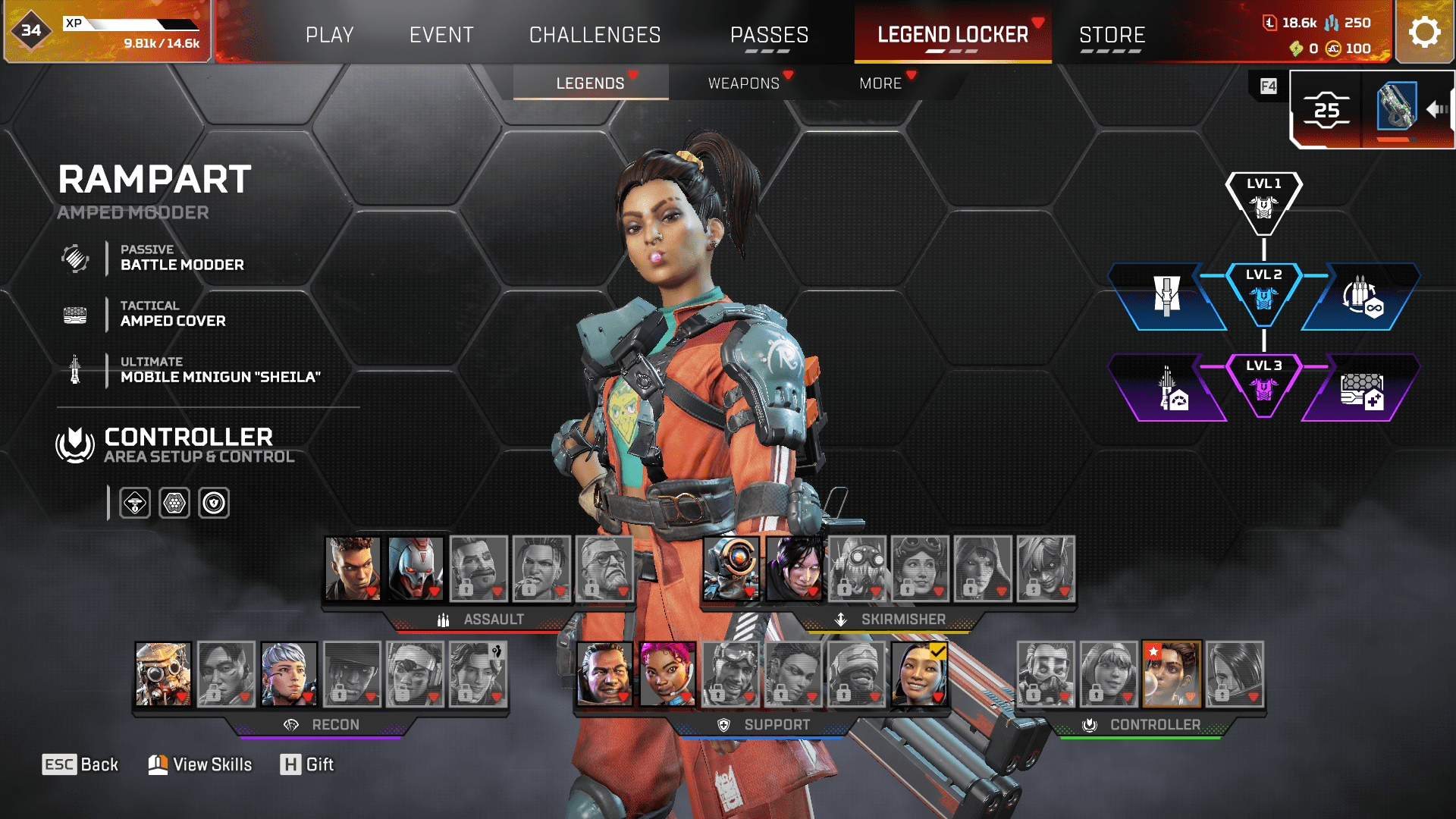Switch to the Weapons sub-tab
This screenshot has width=1456, height=819.
pos(744,83)
